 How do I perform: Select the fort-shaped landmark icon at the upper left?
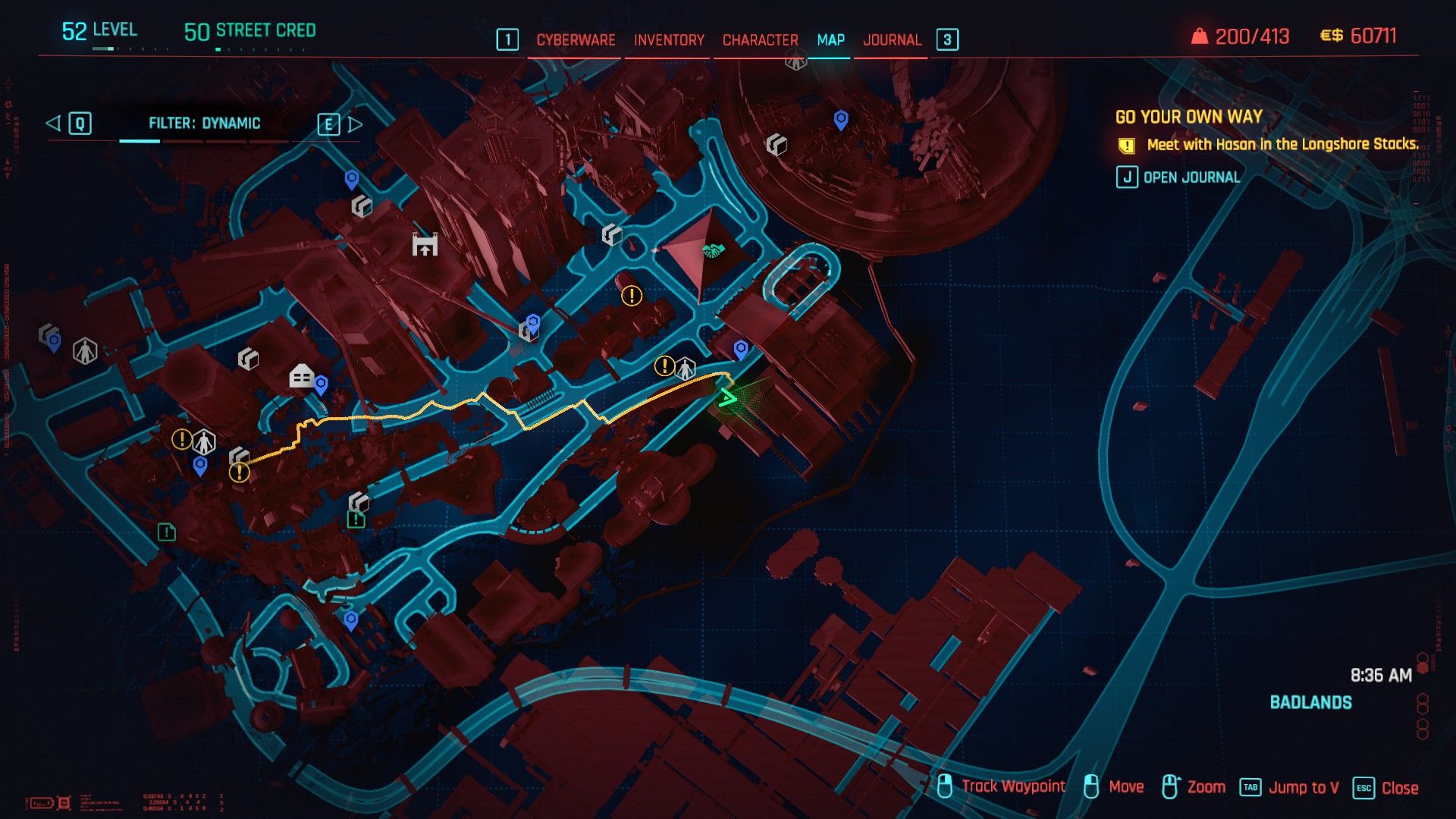coord(425,245)
